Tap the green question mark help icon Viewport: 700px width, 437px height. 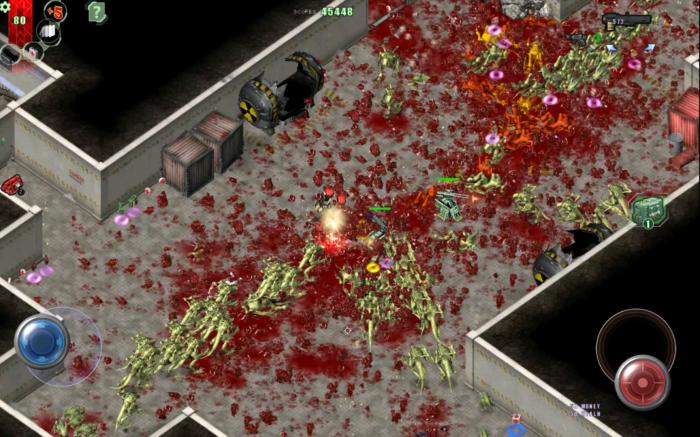(x=96, y=12)
